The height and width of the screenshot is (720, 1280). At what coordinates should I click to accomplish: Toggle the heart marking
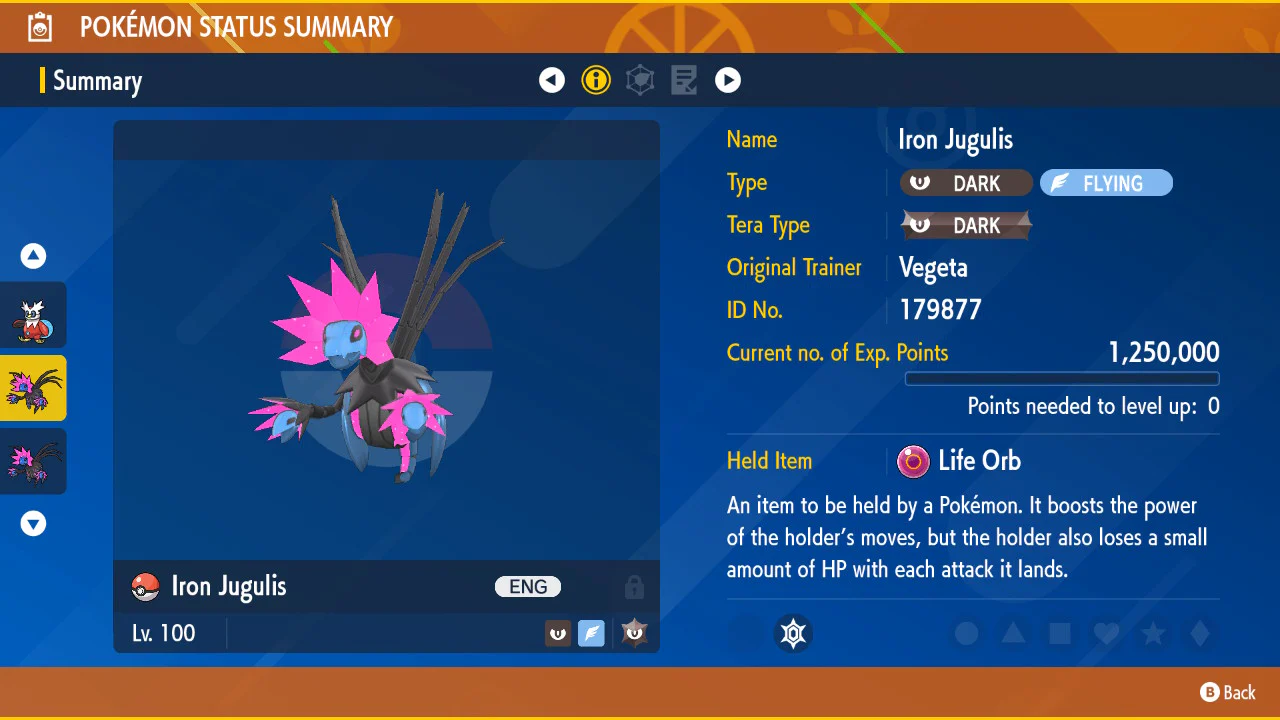click(x=1106, y=634)
